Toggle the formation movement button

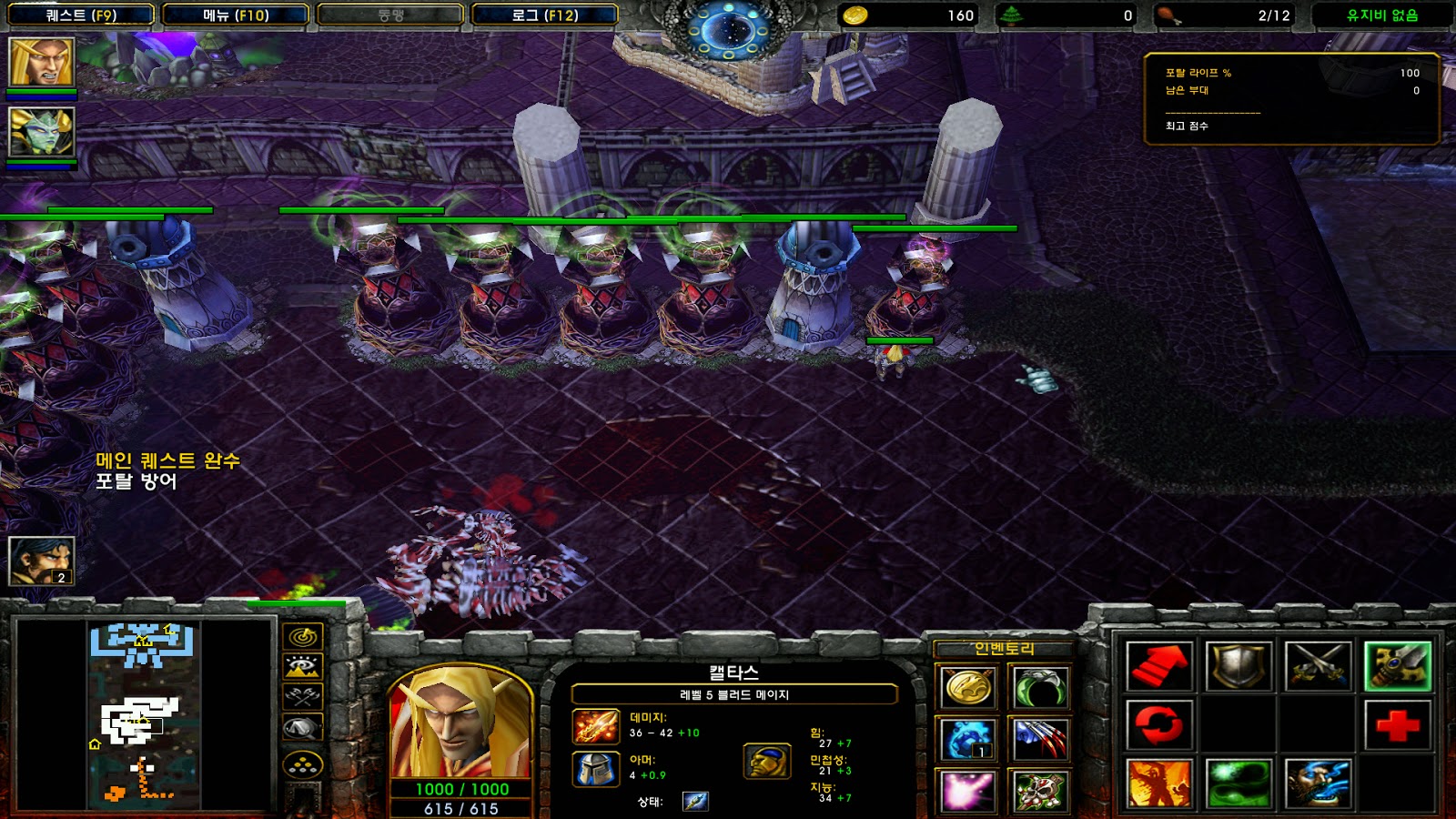coord(302,765)
